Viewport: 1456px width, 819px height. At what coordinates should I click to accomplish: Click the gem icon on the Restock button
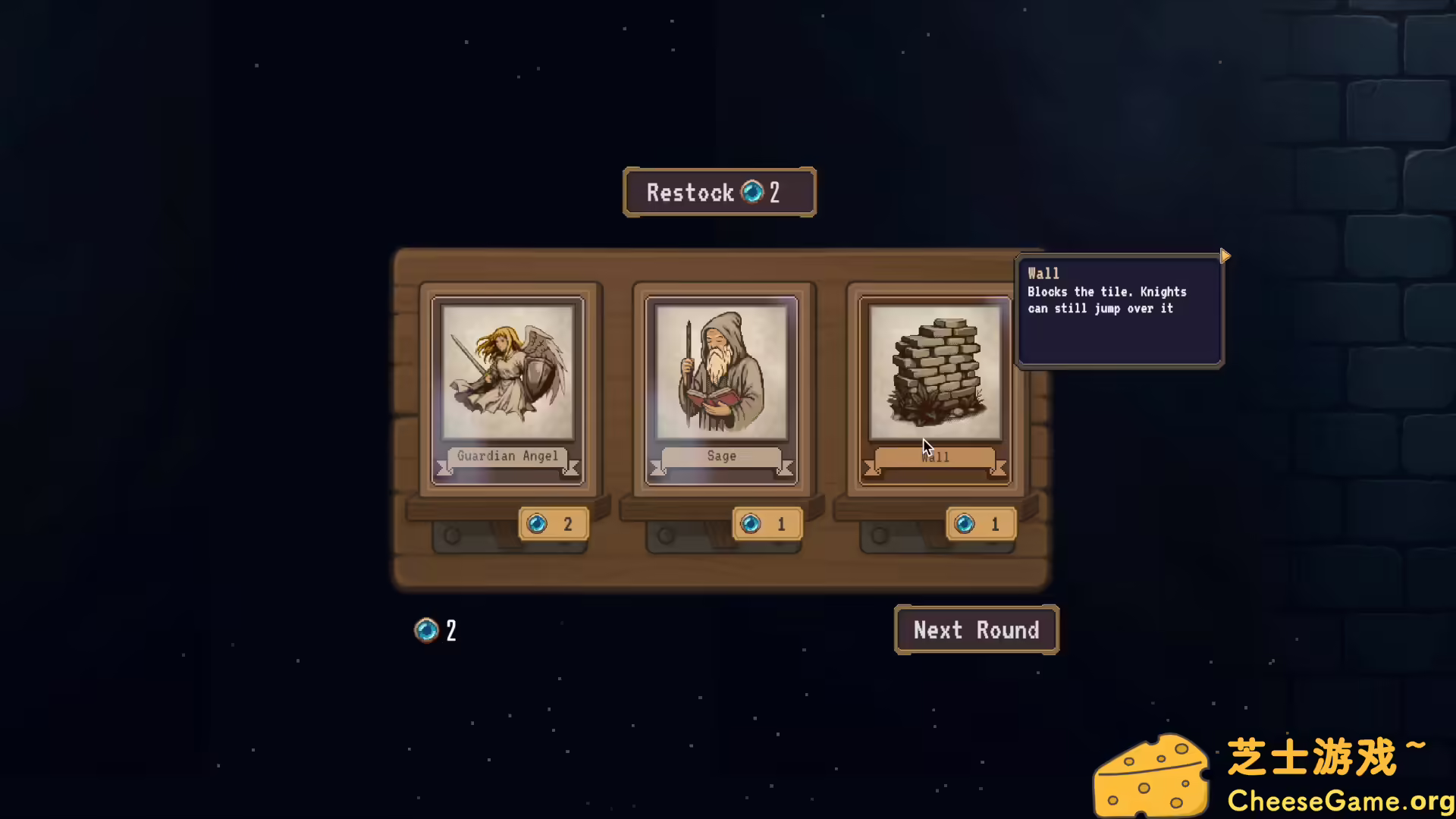click(x=752, y=193)
